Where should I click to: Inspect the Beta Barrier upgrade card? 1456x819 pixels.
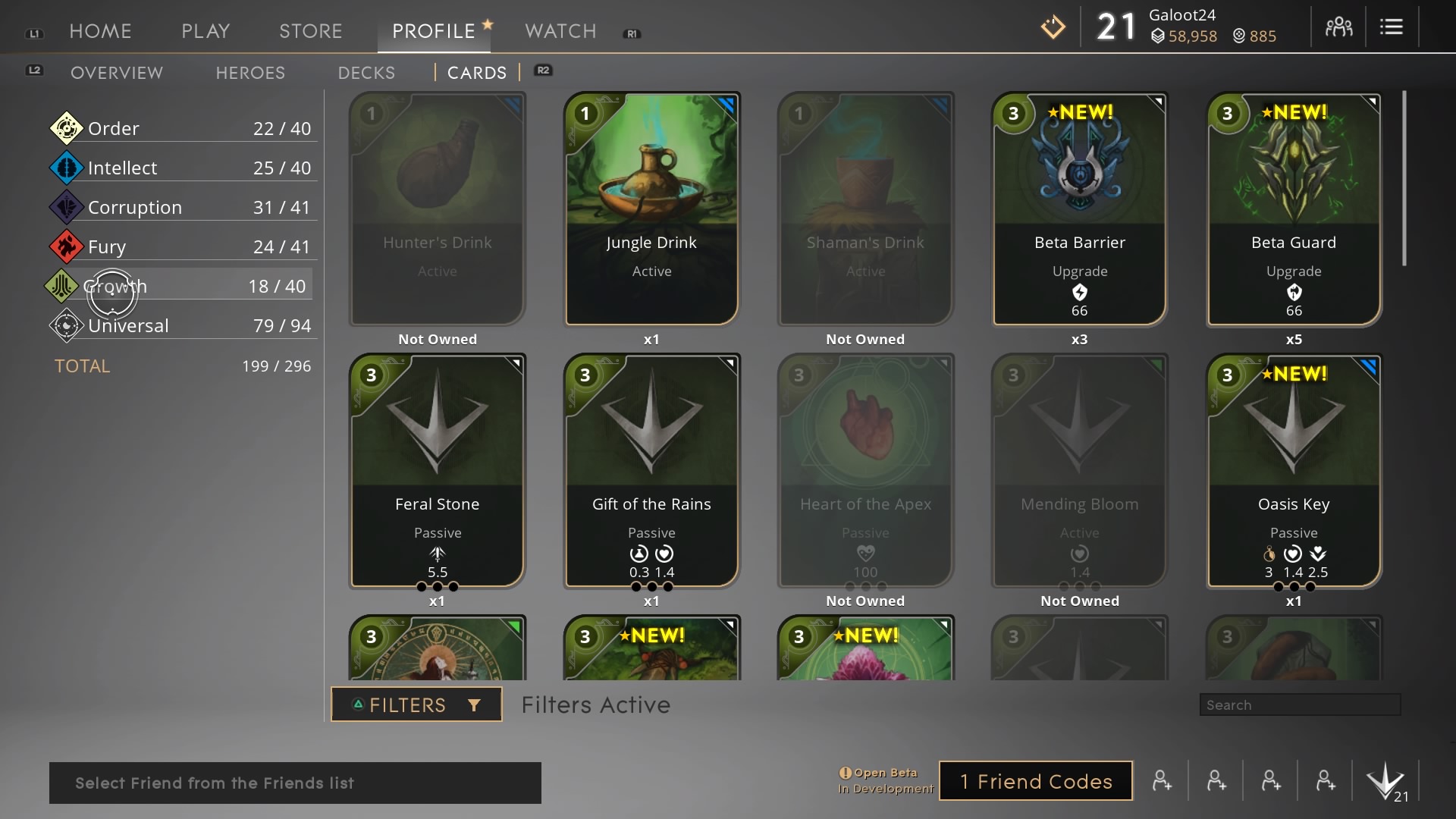coord(1079,209)
